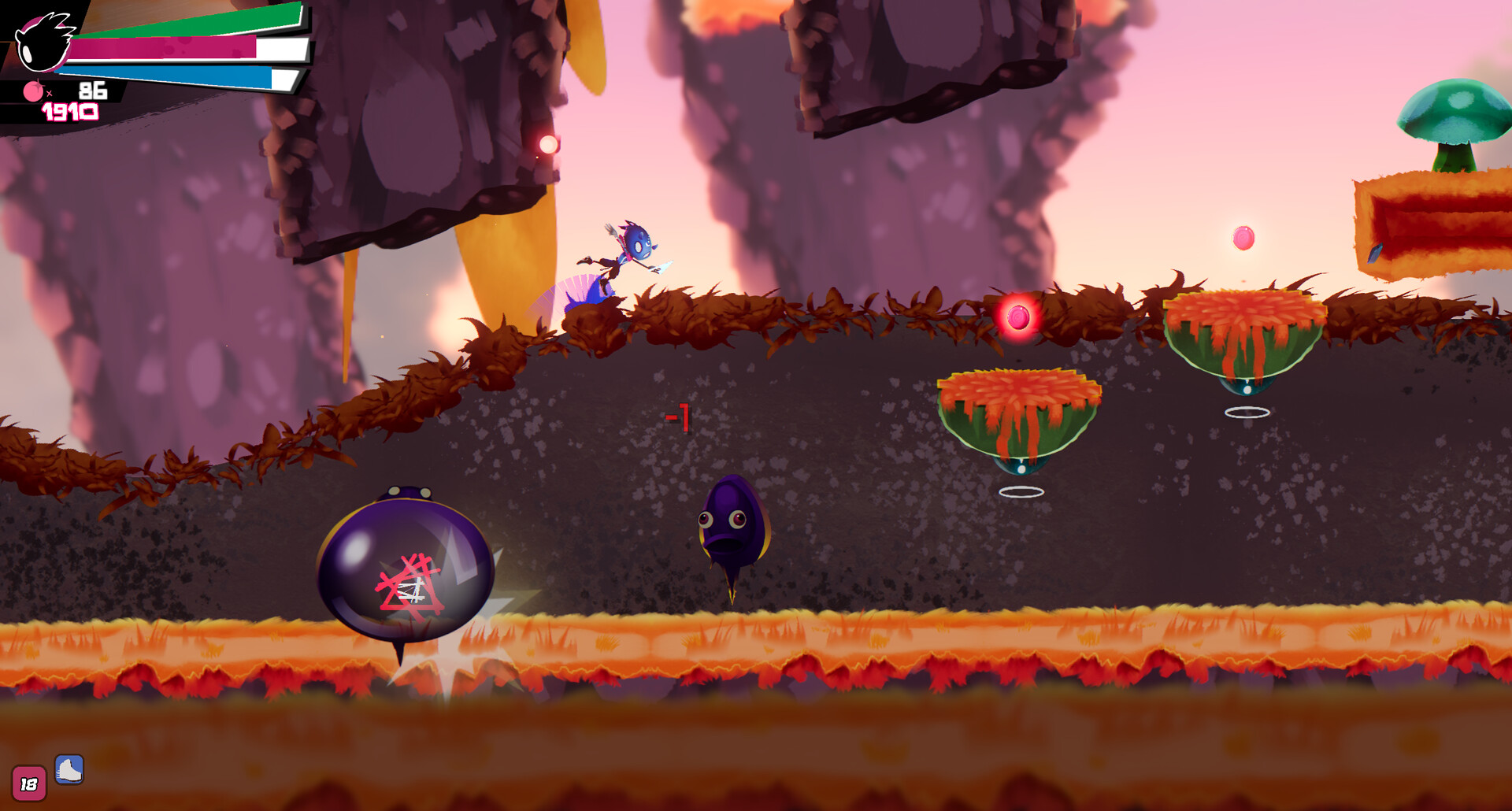Select the pink berry counter icon
Viewport: 1512px width, 811px height.
pos(33,91)
